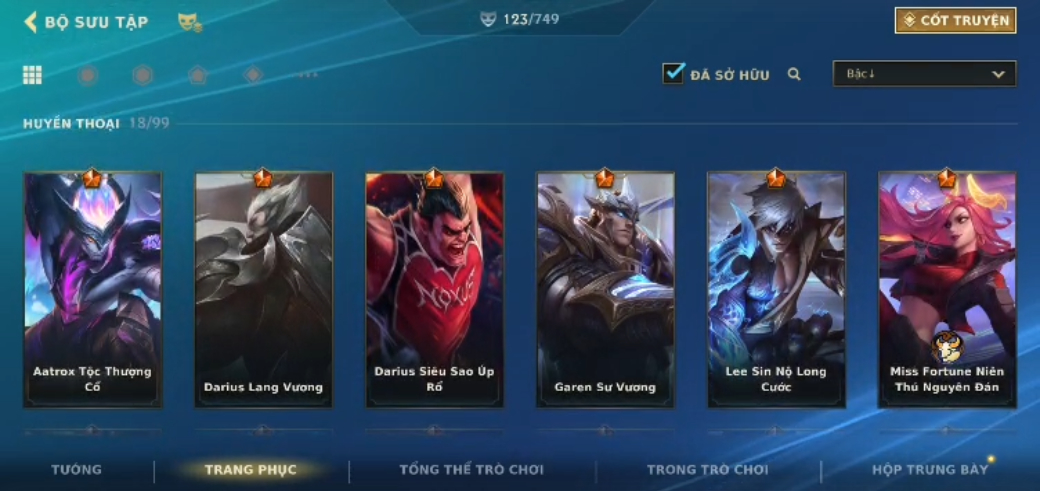The height and width of the screenshot is (491, 1040).
Task: Open the Tổng Thể Trò Chơi tab
Action: pyautogui.click(x=472, y=470)
